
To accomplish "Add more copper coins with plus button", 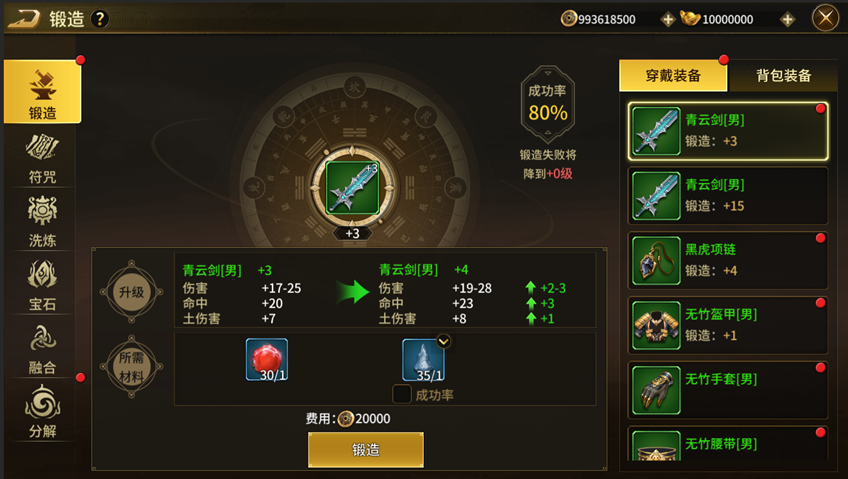I will 668,19.
